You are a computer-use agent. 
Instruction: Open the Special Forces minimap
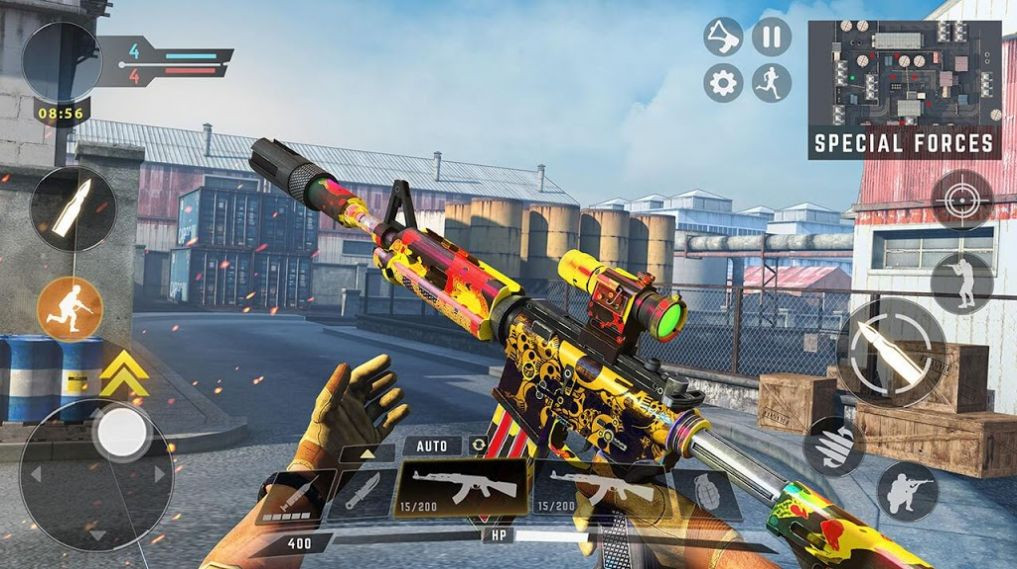click(x=904, y=88)
